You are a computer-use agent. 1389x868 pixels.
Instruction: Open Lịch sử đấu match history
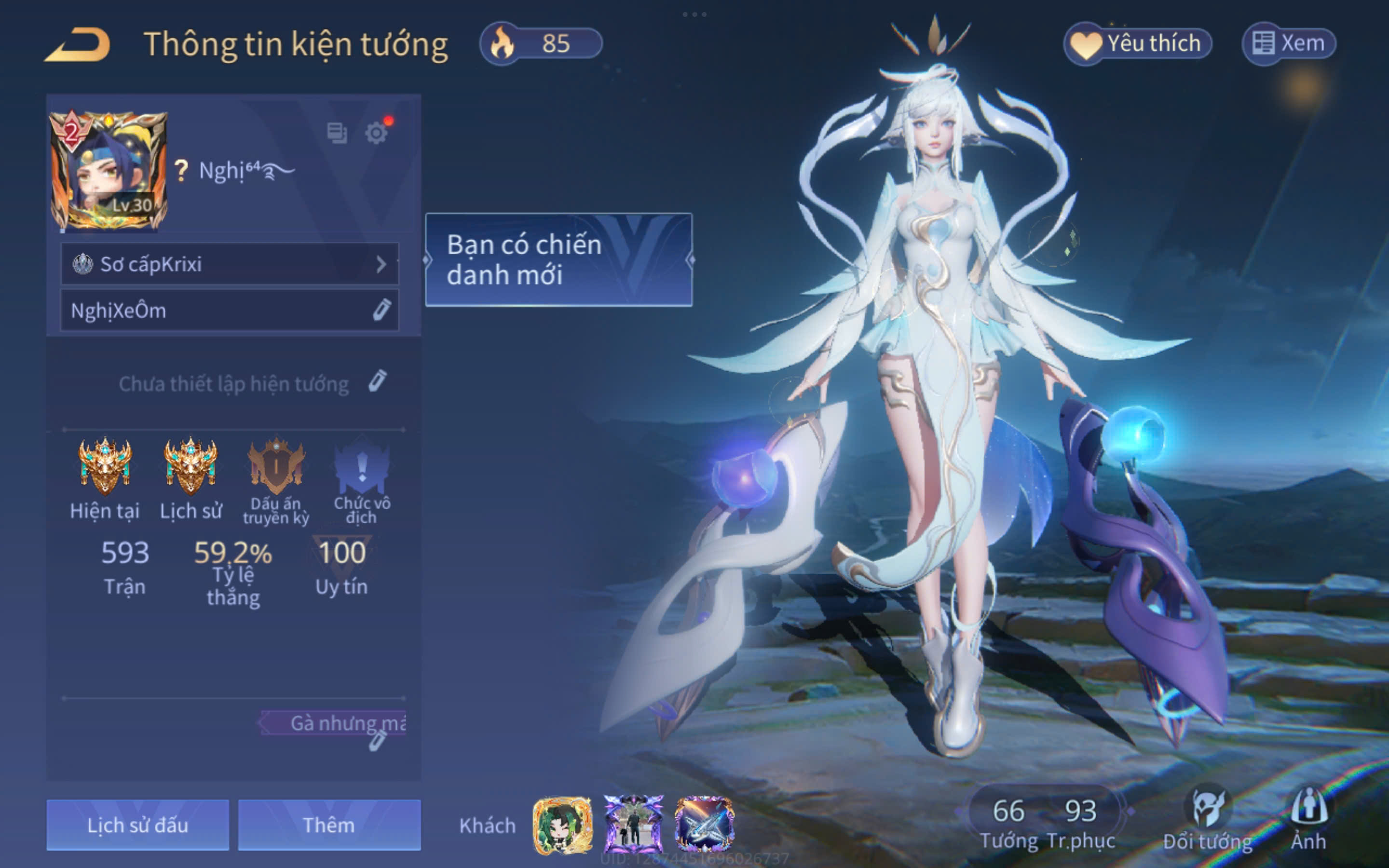(138, 825)
